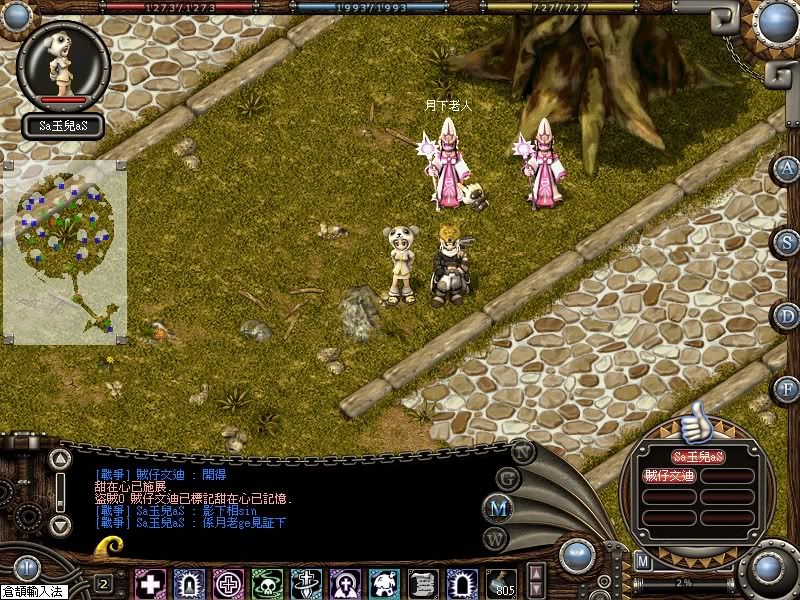Activate the green skull skill
Image resolution: width=800 pixels, height=600 pixels.
coord(268,582)
